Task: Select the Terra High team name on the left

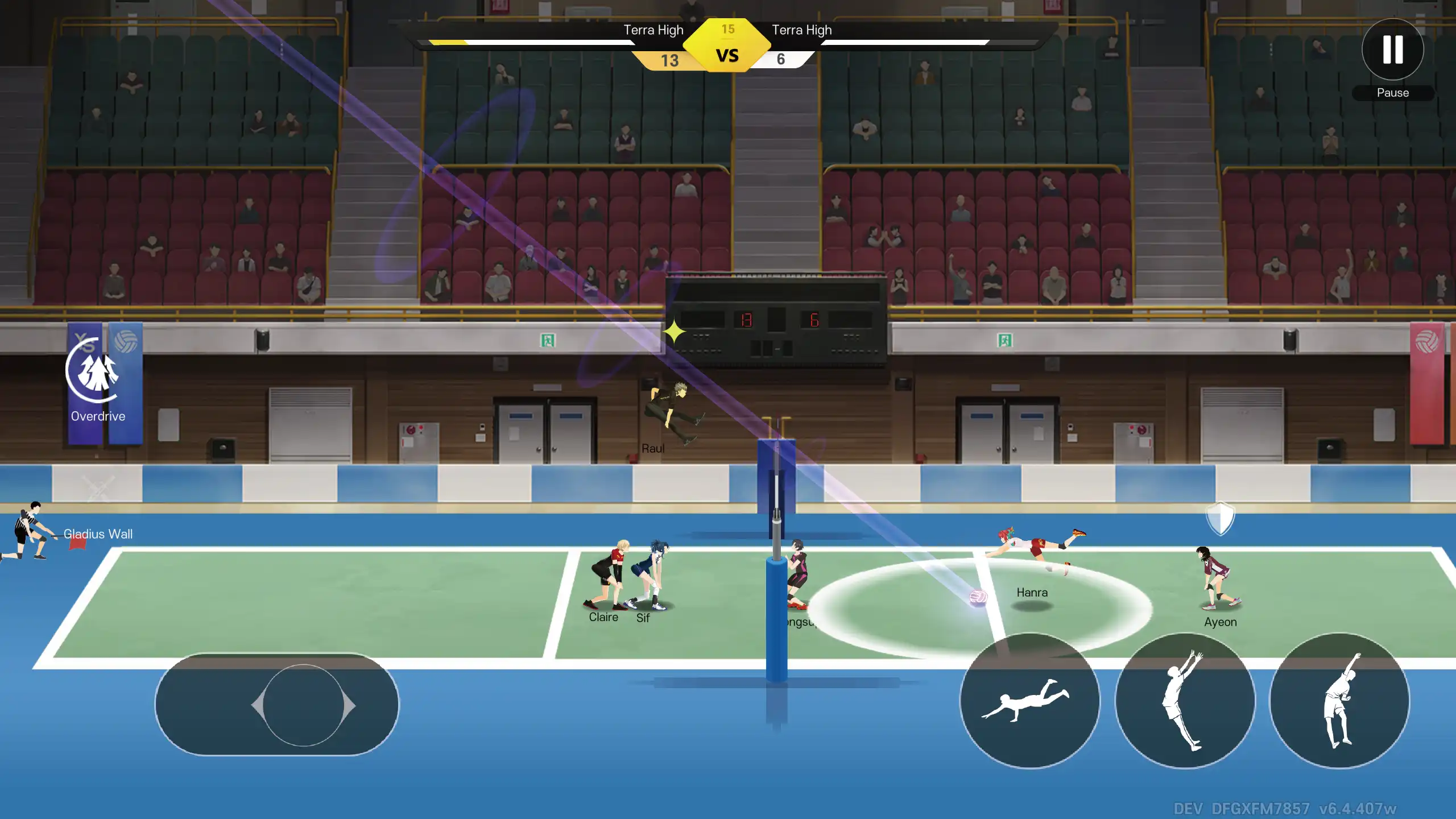Action: tap(653, 30)
